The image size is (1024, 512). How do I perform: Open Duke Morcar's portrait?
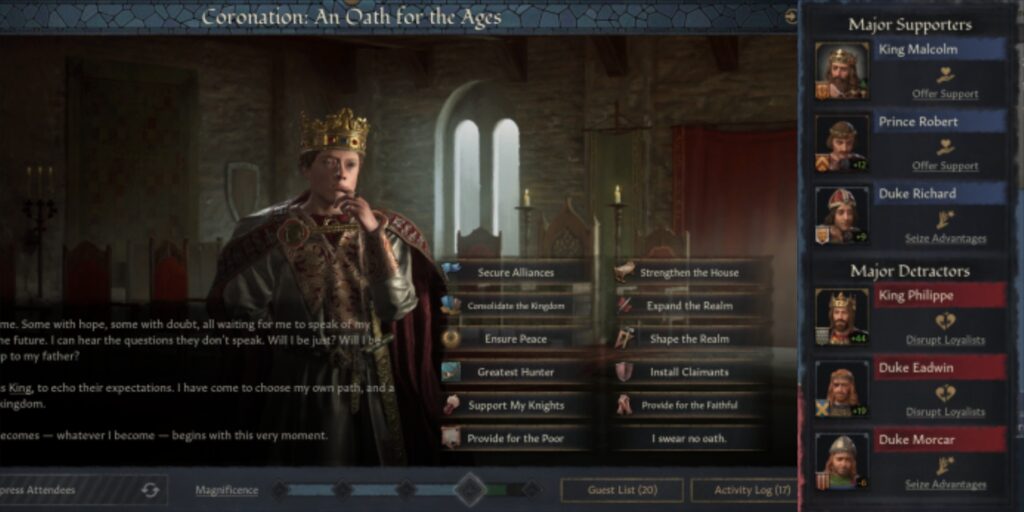point(841,460)
